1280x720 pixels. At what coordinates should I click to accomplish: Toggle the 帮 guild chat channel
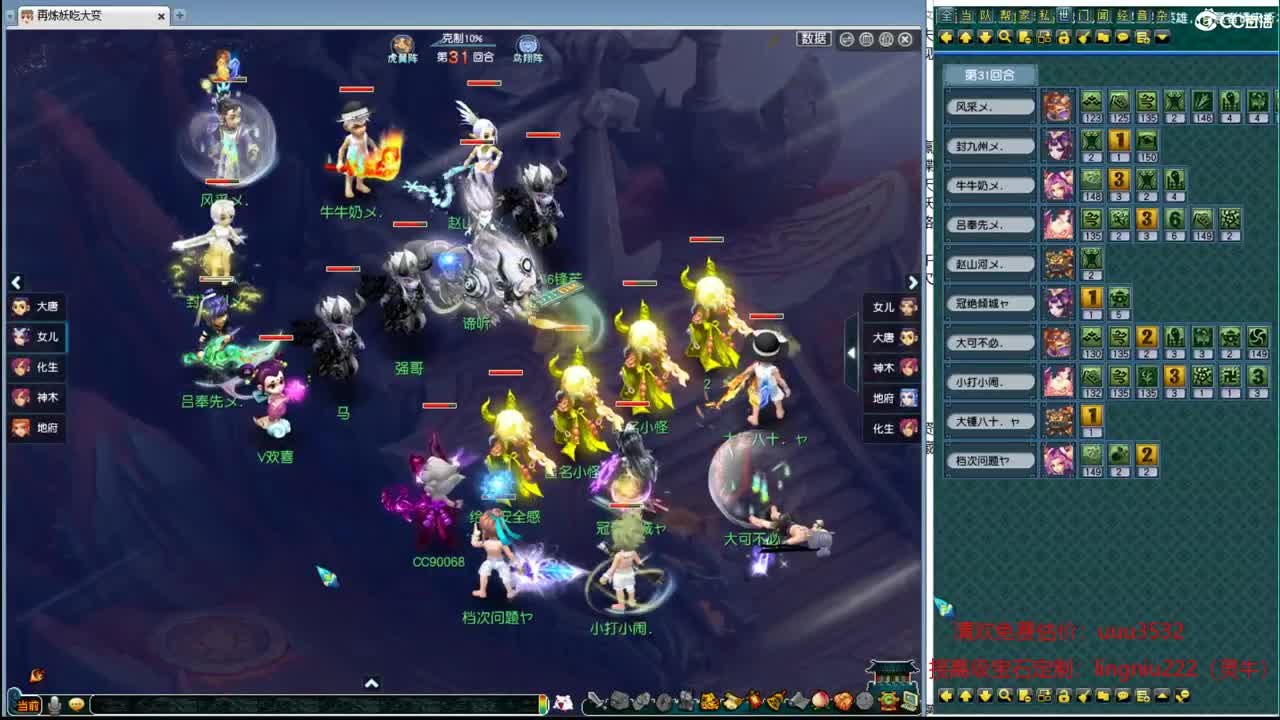1004,16
